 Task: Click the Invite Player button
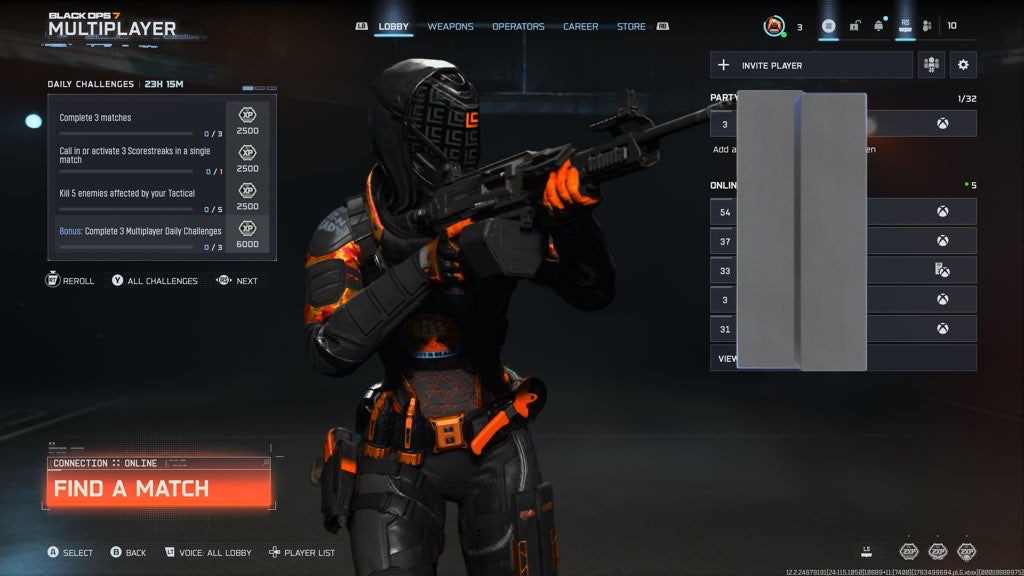[x=811, y=65]
